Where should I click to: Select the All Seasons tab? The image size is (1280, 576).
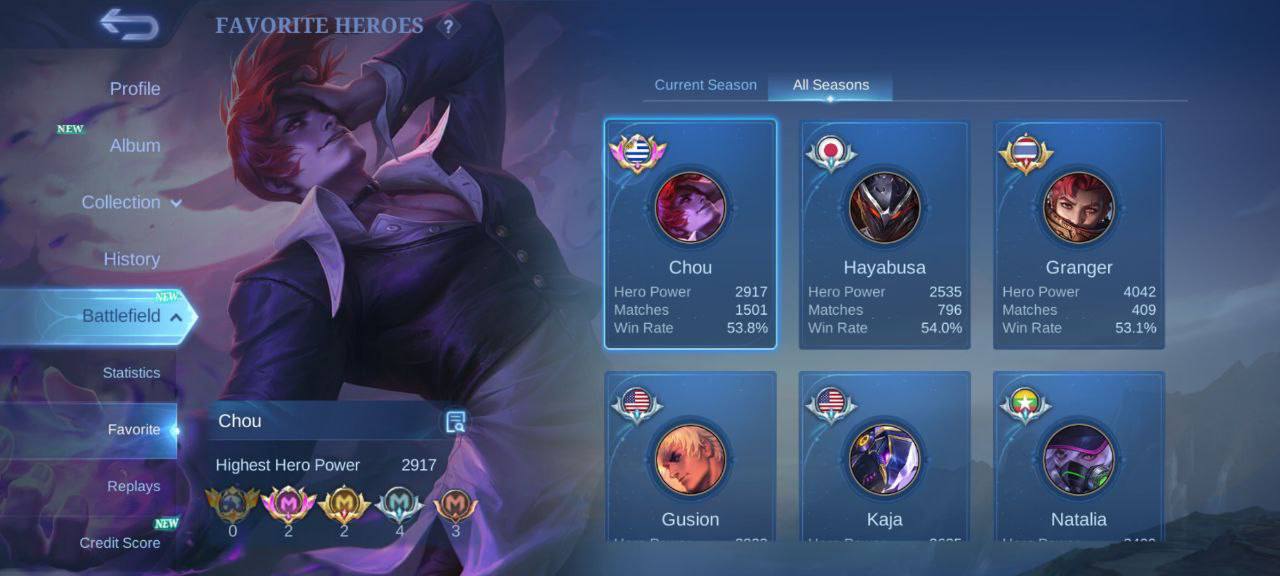[x=830, y=85]
